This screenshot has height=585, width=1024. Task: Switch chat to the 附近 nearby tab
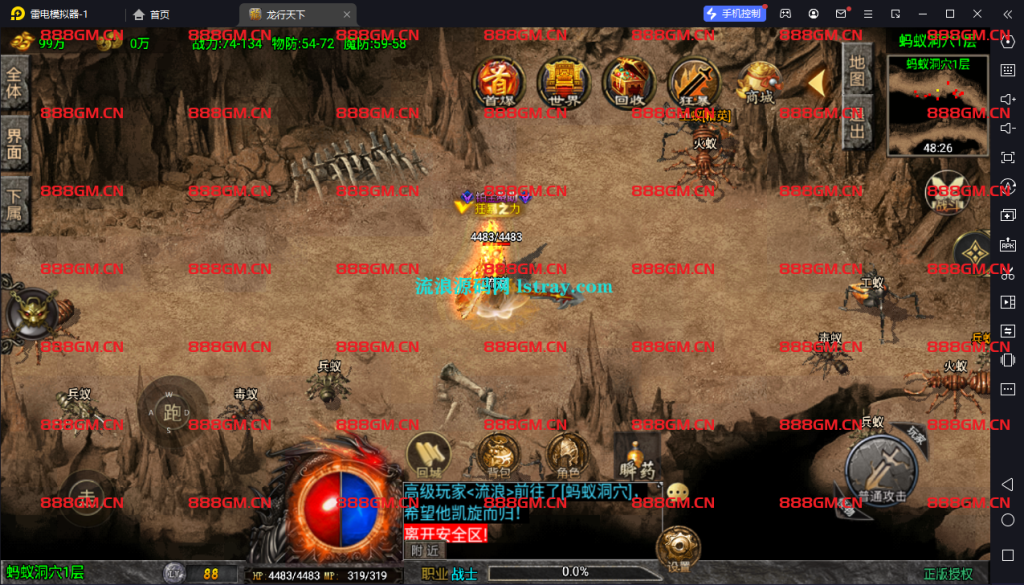click(425, 550)
